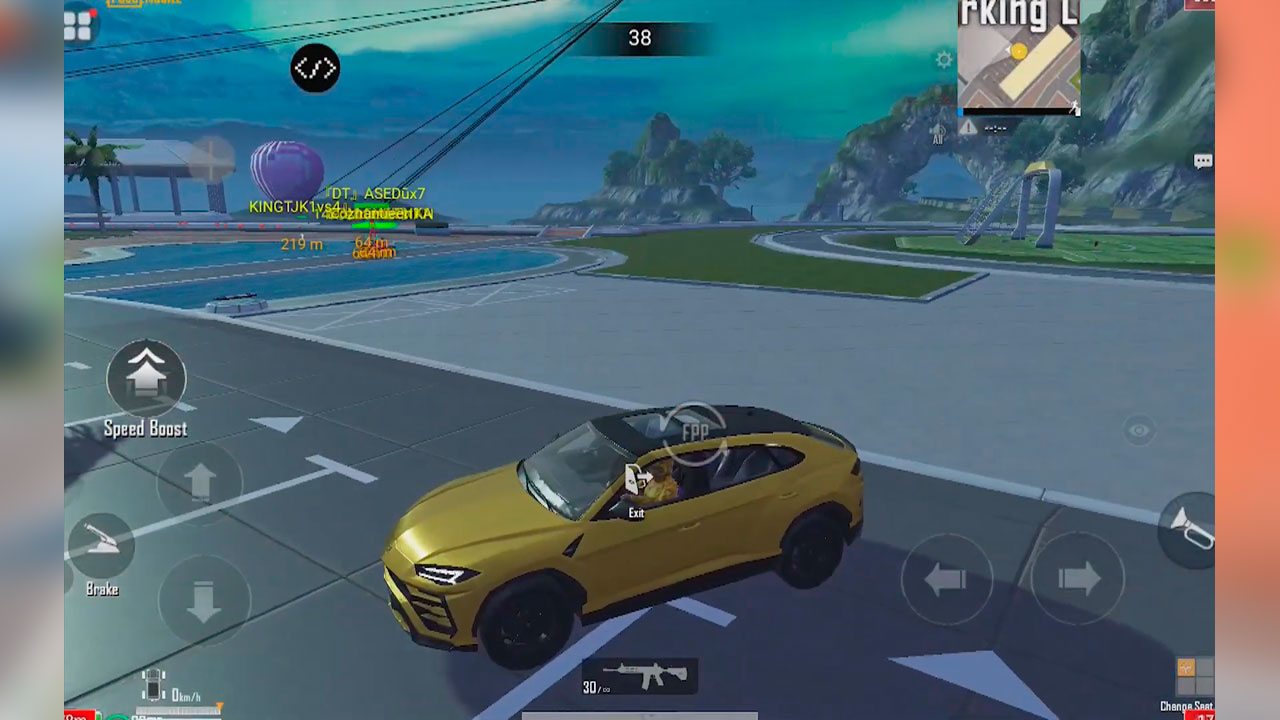Open the quick chat speech bubble

pyautogui.click(x=1203, y=161)
